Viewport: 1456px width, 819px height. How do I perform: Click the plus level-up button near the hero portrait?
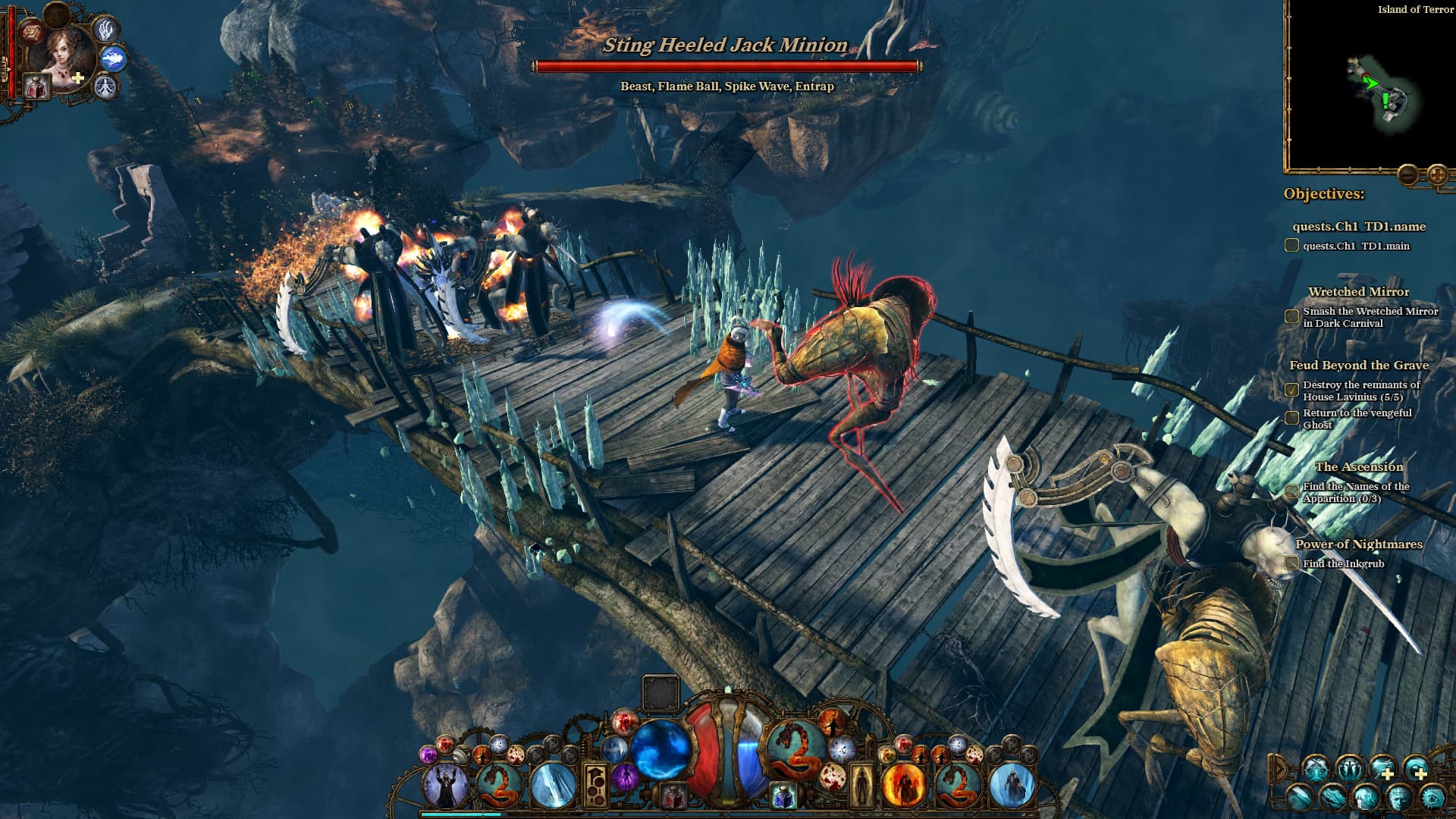[x=77, y=77]
